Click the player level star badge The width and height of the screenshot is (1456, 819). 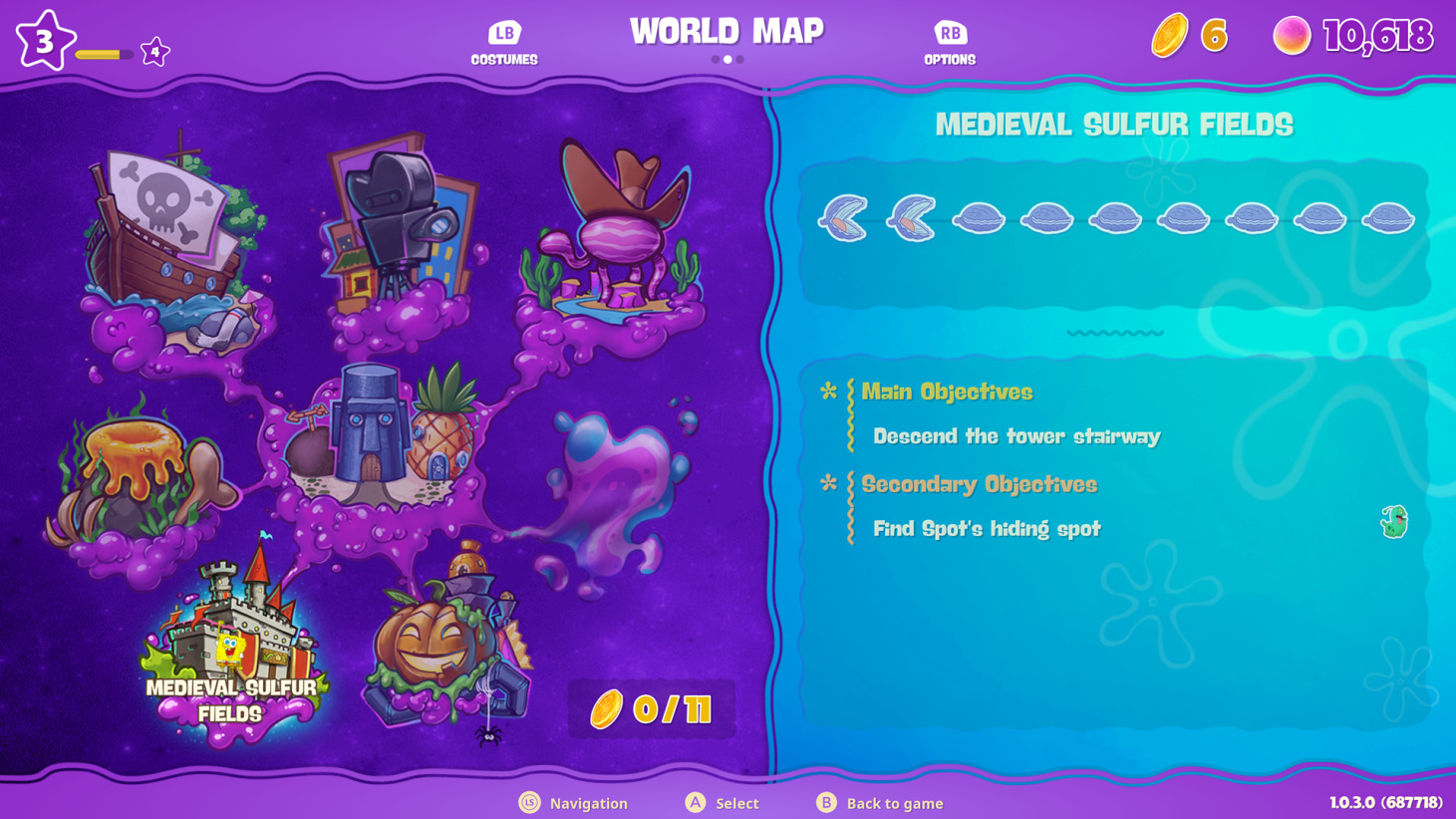coord(44,40)
